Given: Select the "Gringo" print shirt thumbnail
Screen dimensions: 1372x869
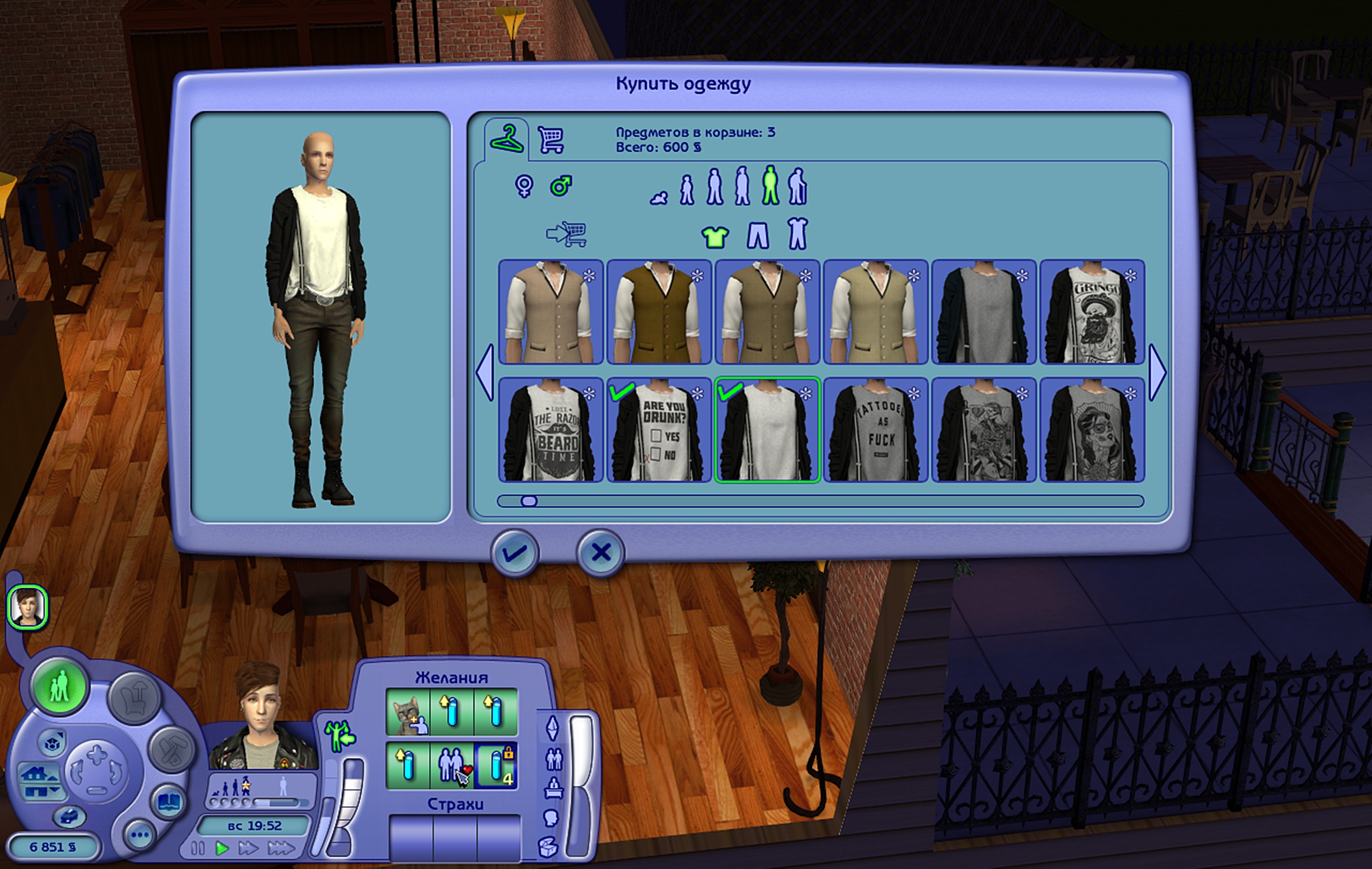Looking at the screenshot, I should click(1092, 312).
